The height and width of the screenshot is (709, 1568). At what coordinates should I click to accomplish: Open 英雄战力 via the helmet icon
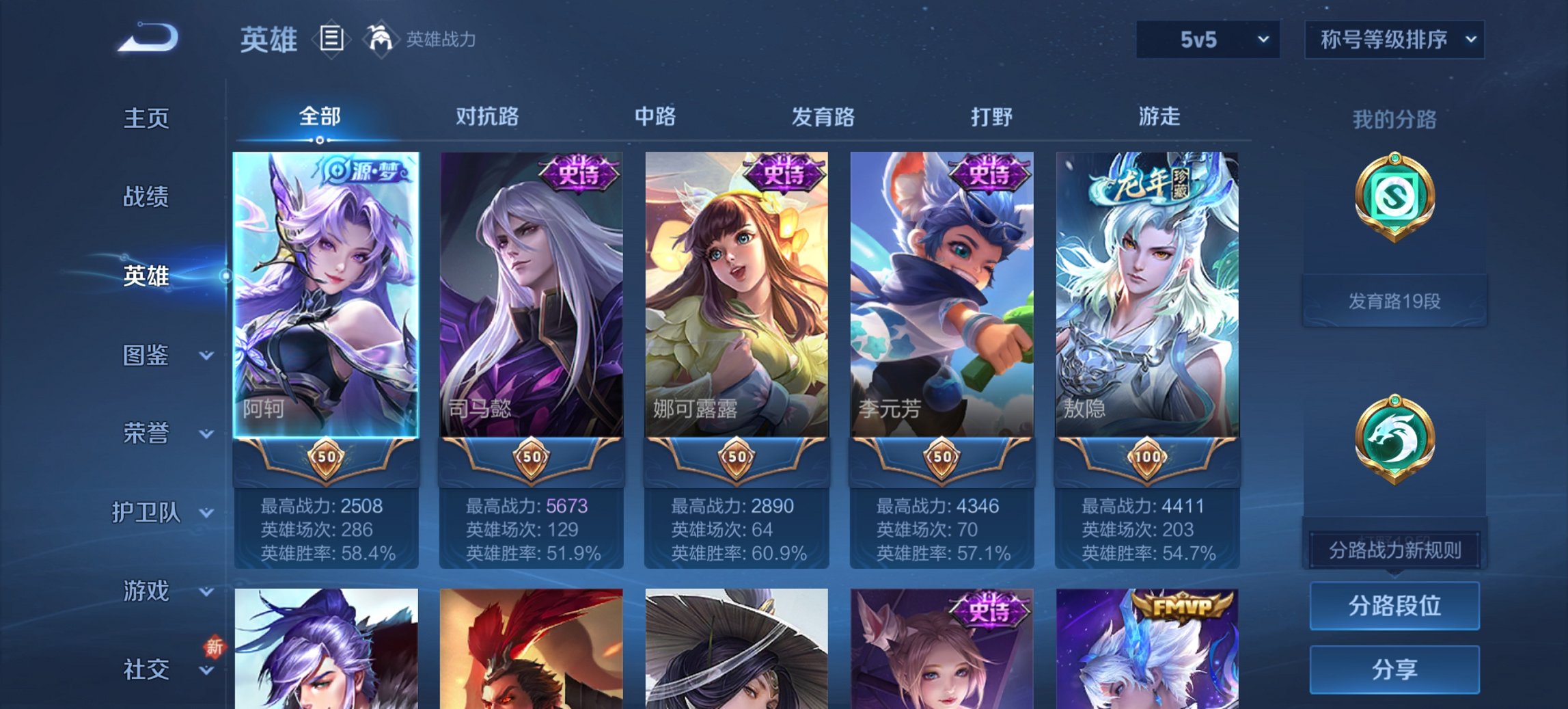[381, 39]
